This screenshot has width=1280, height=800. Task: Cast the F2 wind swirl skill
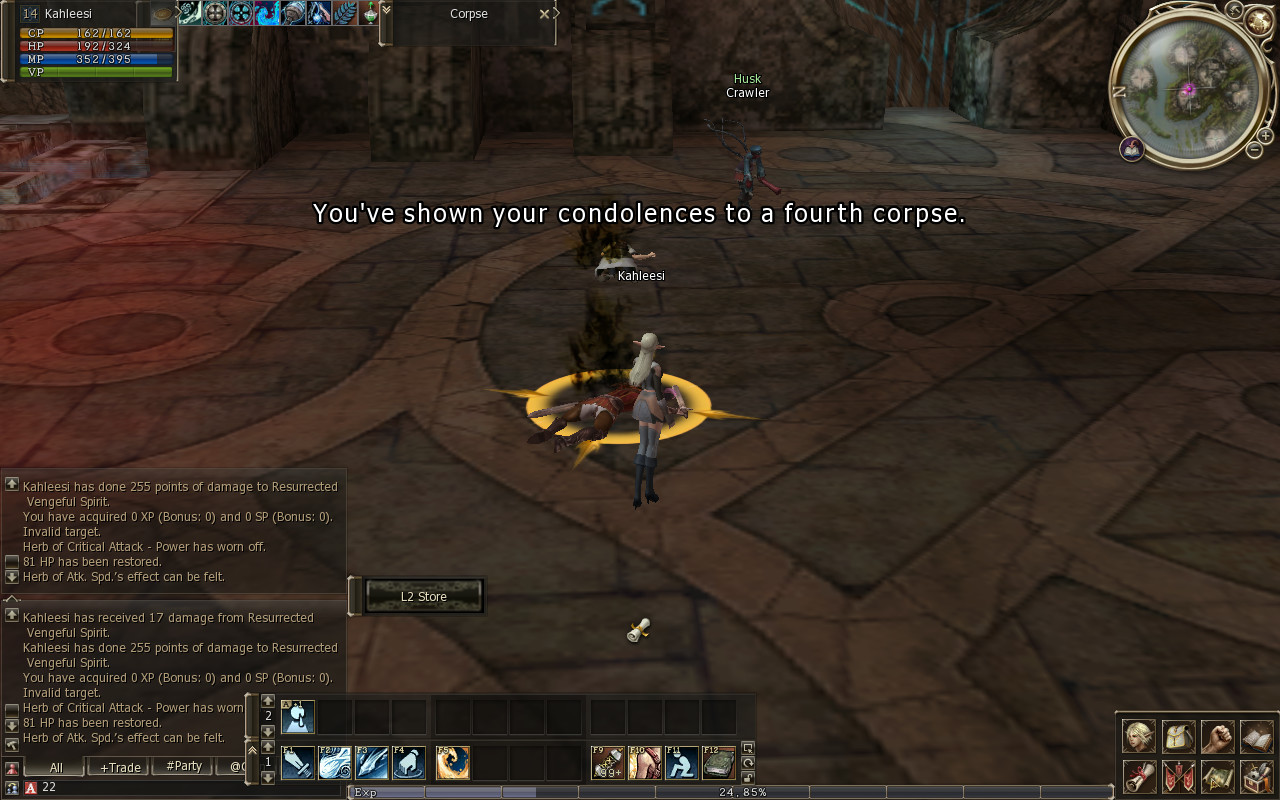click(335, 763)
